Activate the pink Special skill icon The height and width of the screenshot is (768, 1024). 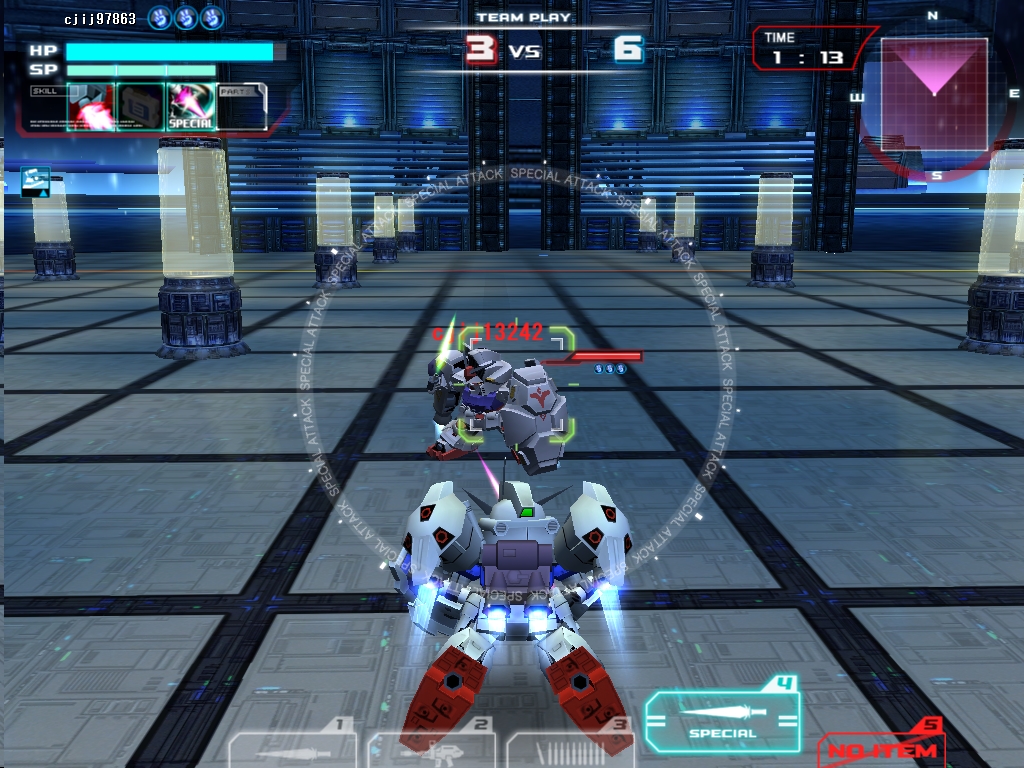(x=190, y=106)
